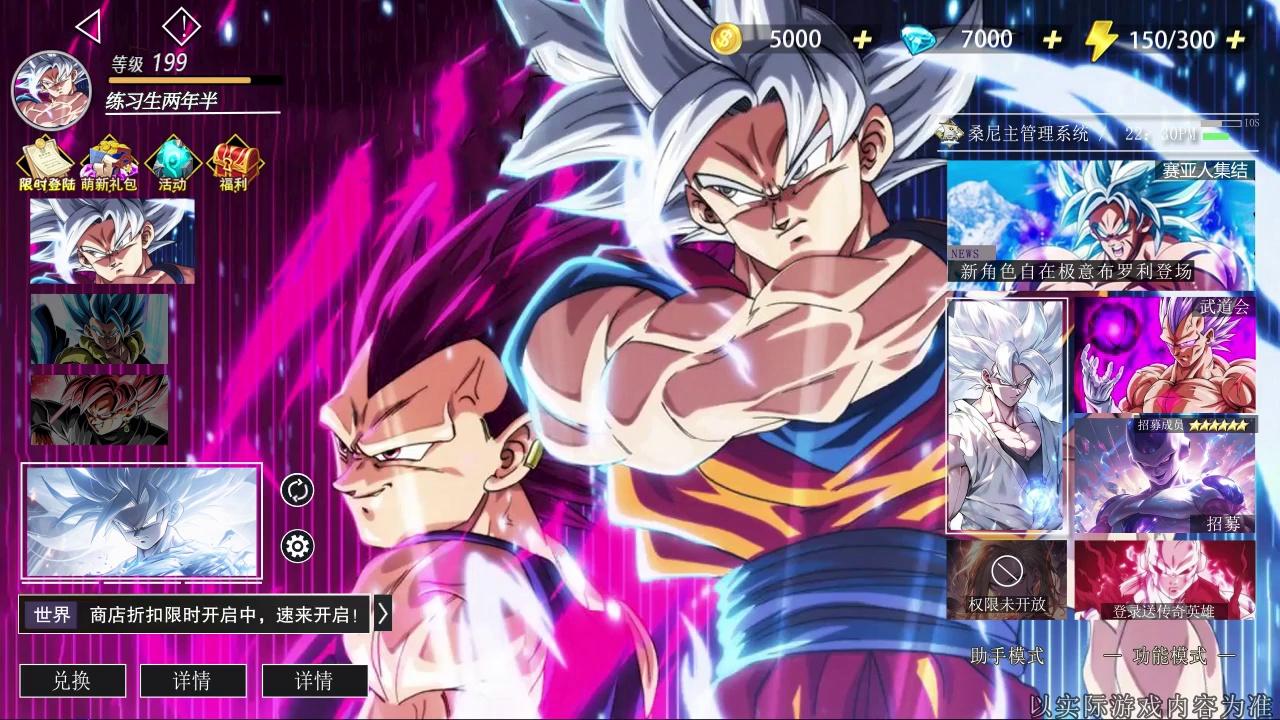Image resolution: width=1280 pixels, height=720 pixels.
Task: Open the 限时登陆 login reward
Action: pyautogui.click(x=46, y=164)
